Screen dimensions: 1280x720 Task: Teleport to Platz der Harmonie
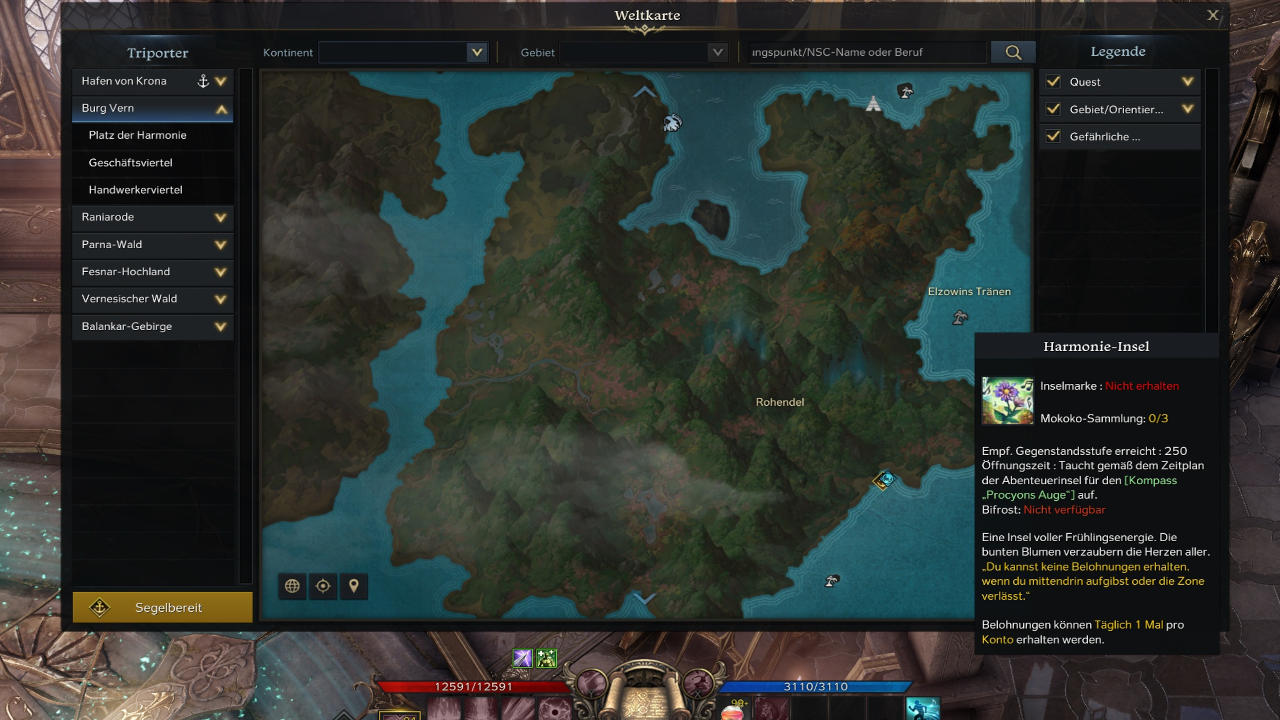138,135
